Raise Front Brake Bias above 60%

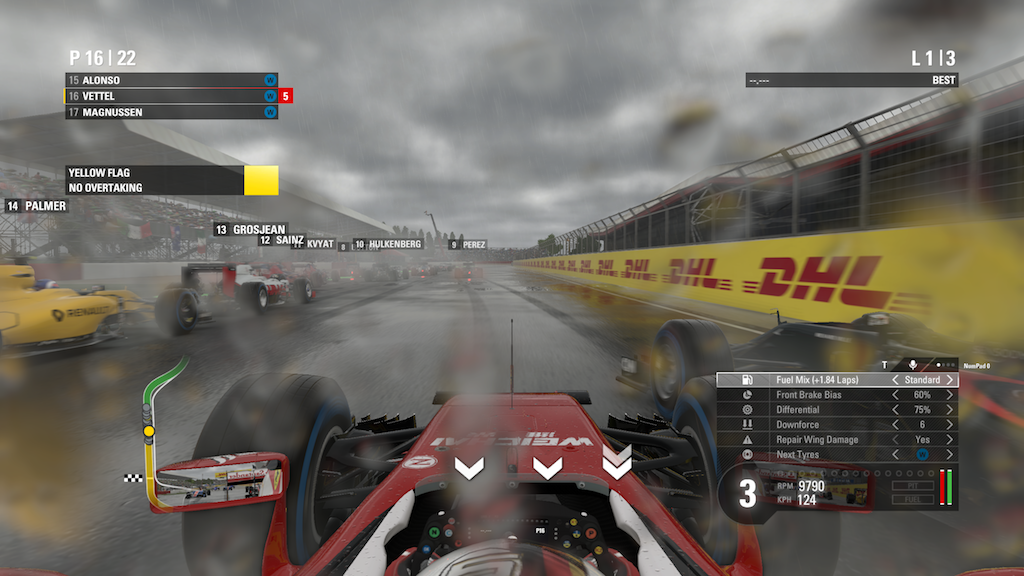click(949, 395)
